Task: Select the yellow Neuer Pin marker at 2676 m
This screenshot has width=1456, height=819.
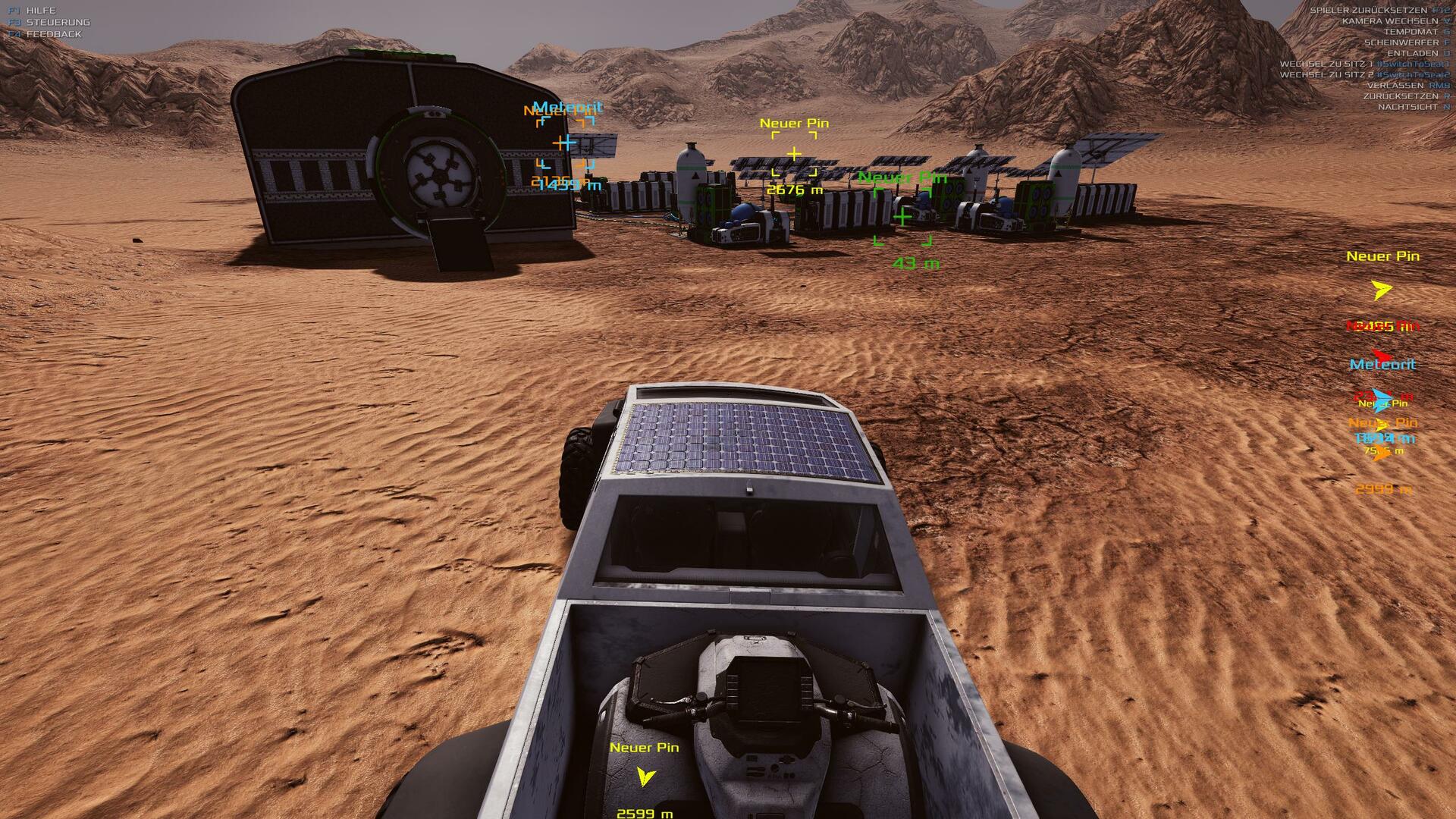Action: 794,155
